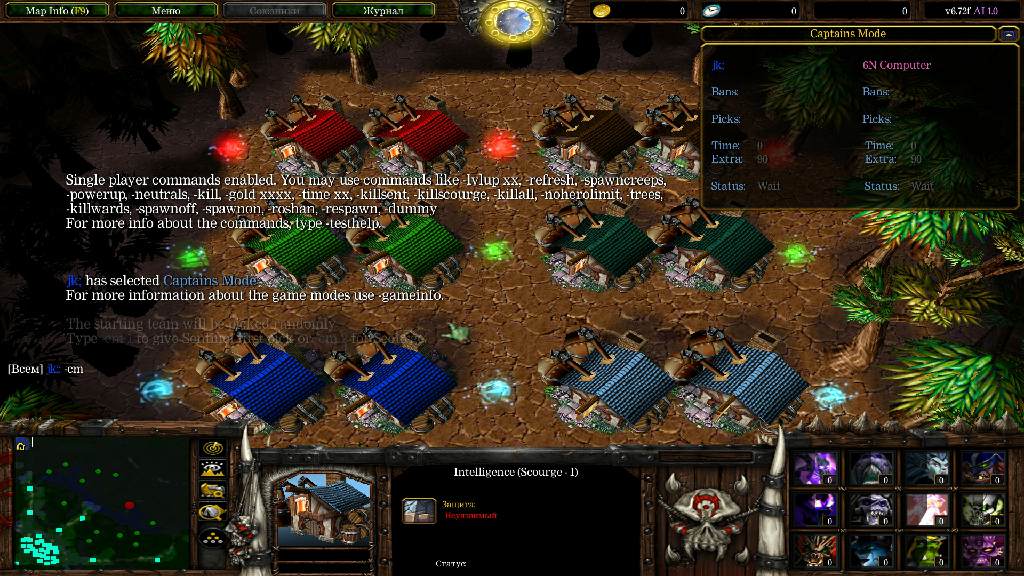Toggle minimap ally color mode button

212,490
